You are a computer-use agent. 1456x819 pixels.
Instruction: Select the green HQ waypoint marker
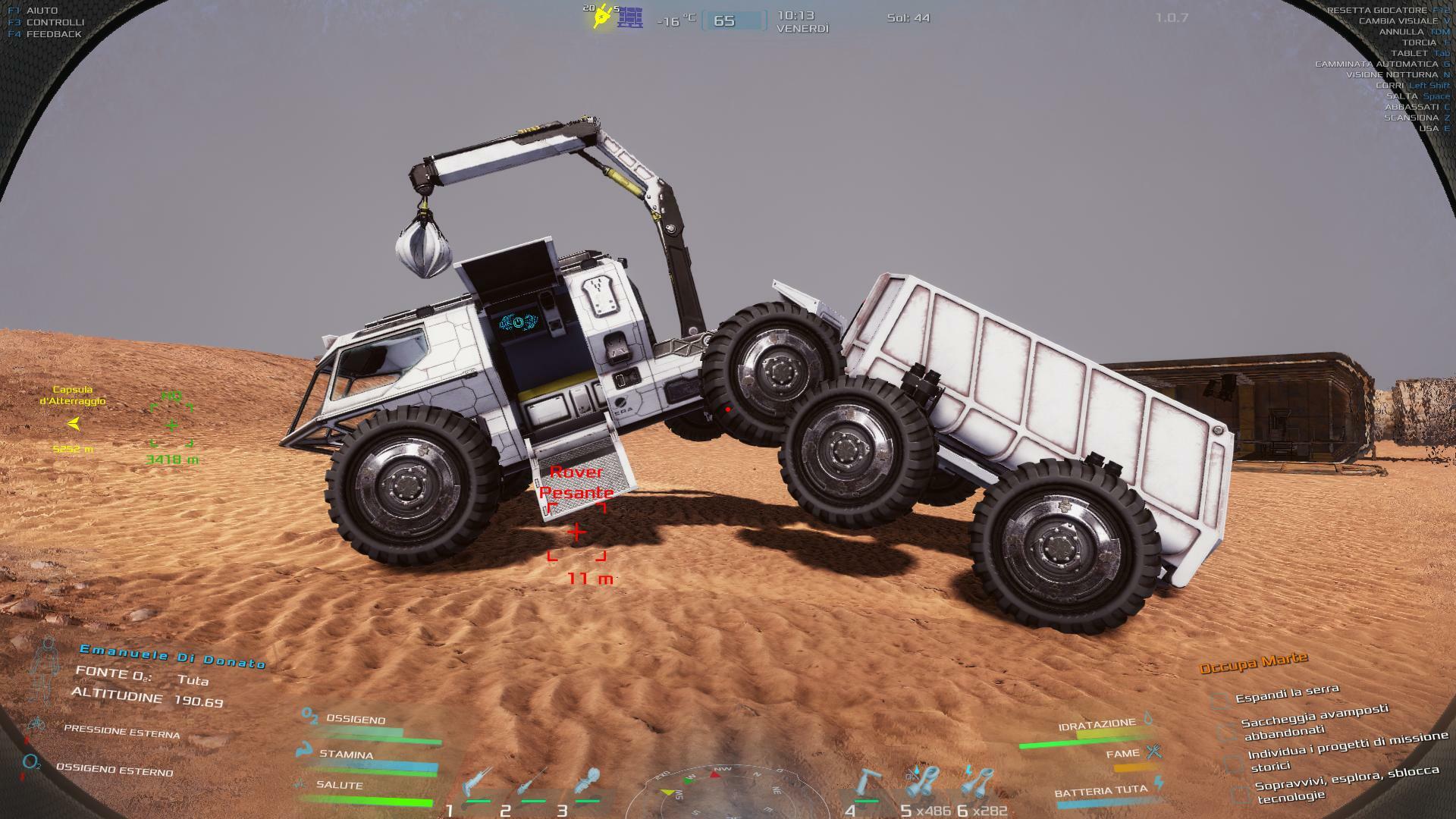(171, 425)
